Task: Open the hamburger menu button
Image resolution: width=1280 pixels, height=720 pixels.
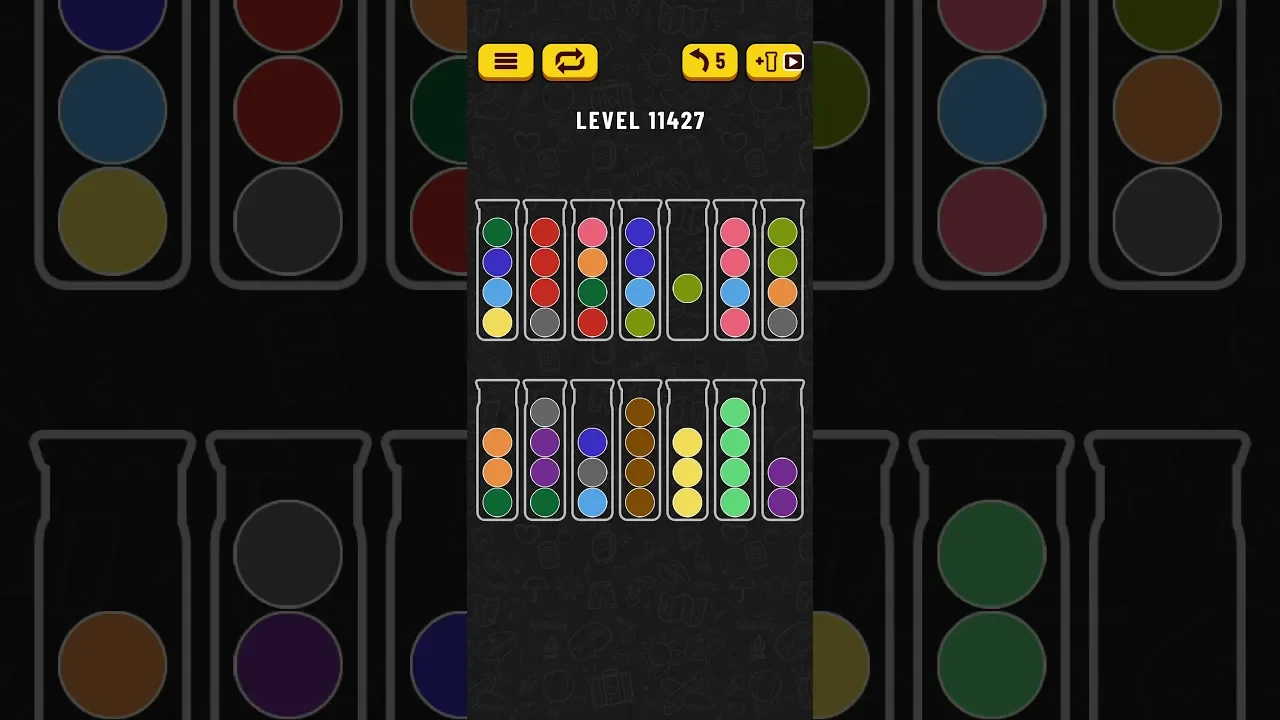Action: pos(505,62)
